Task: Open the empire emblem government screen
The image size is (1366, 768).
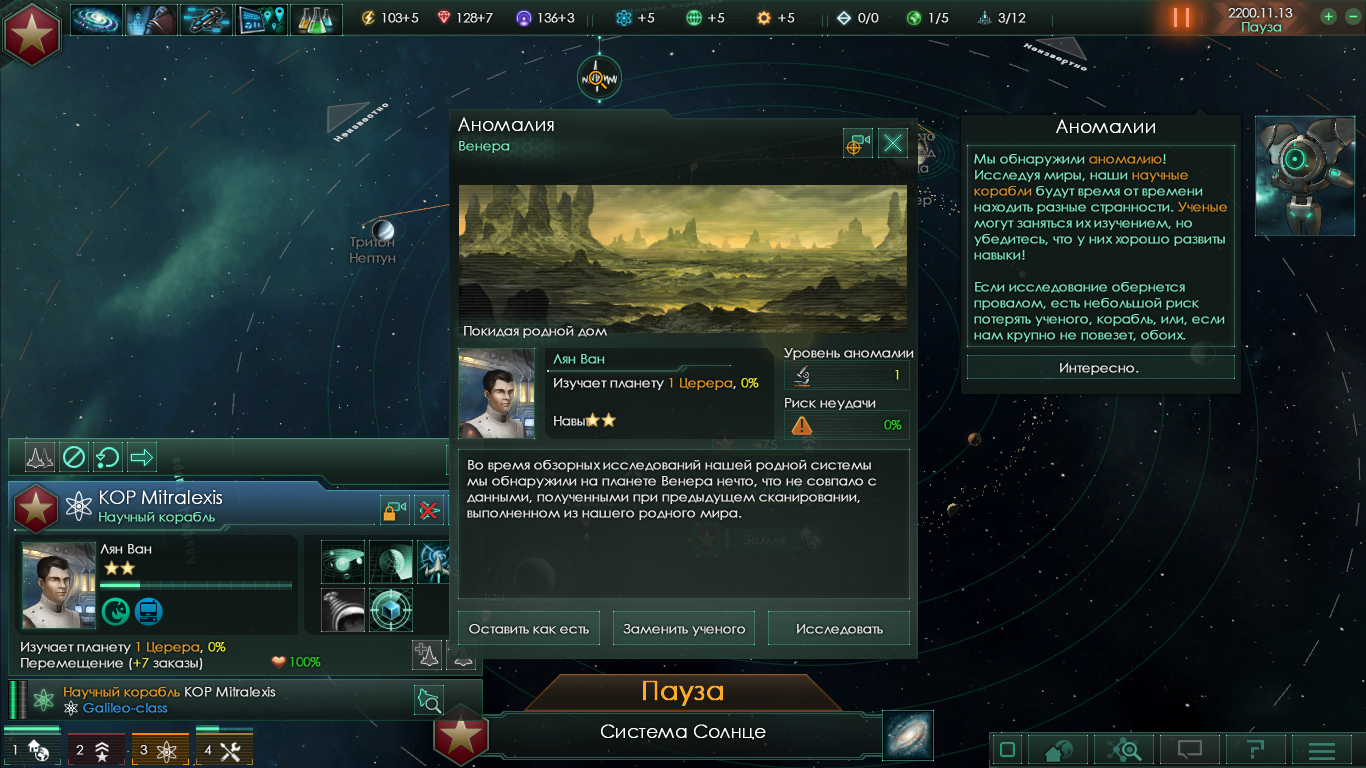Action: pyautogui.click(x=32, y=32)
